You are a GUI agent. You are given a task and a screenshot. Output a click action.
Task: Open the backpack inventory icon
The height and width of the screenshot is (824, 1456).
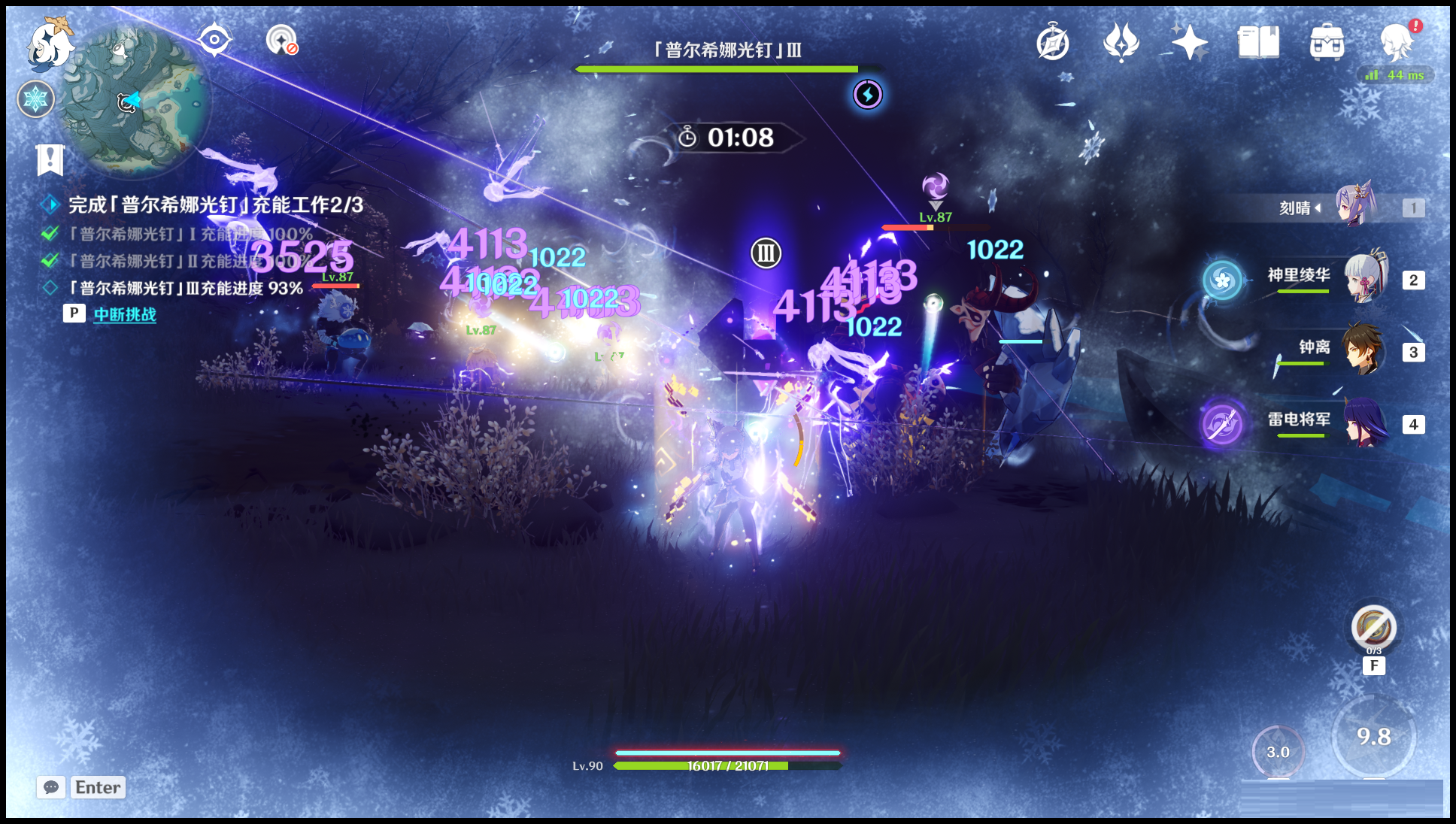pyautogui.click(x=1327, y=42)
